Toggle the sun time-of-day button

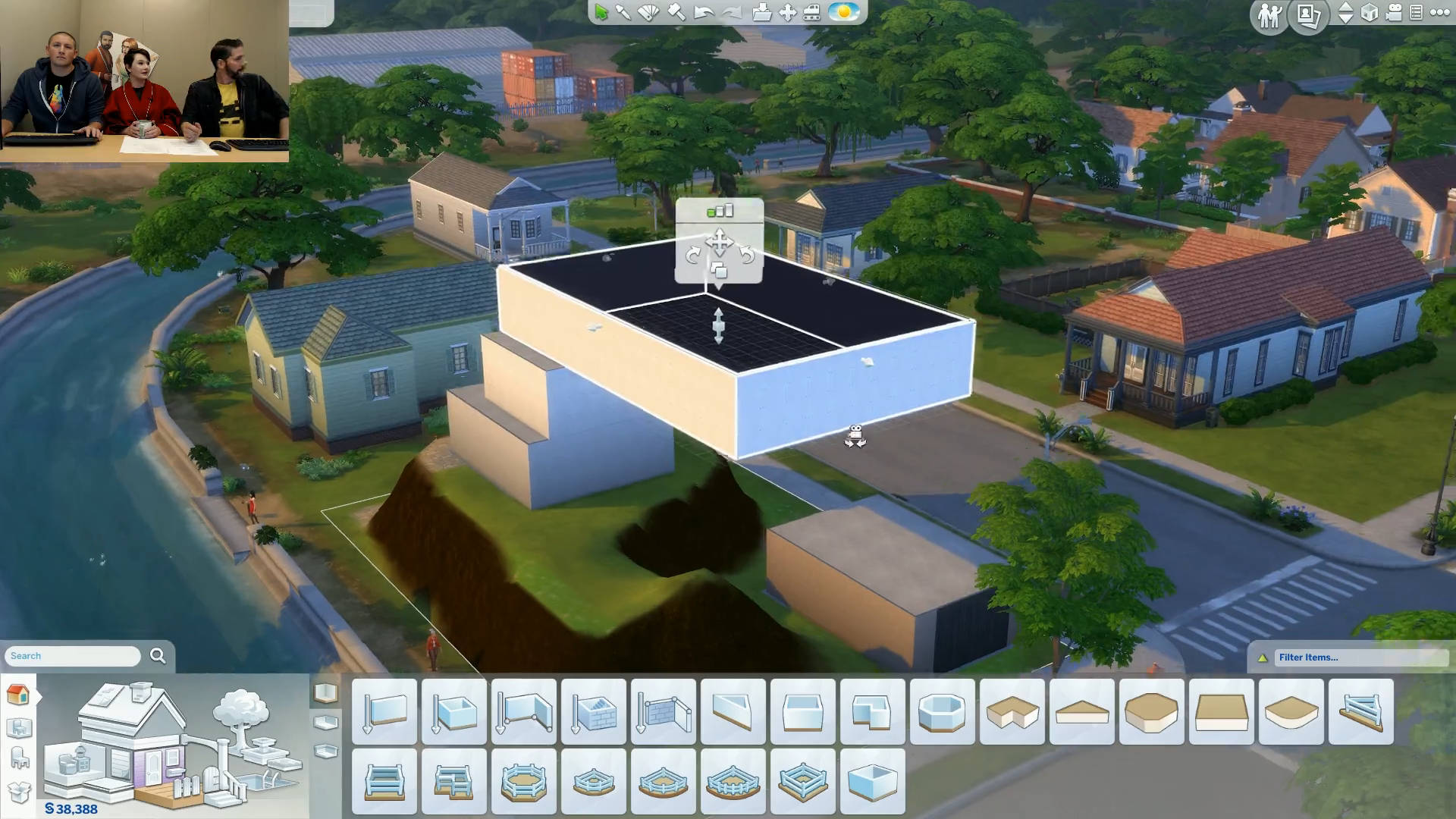pos(843,12)
